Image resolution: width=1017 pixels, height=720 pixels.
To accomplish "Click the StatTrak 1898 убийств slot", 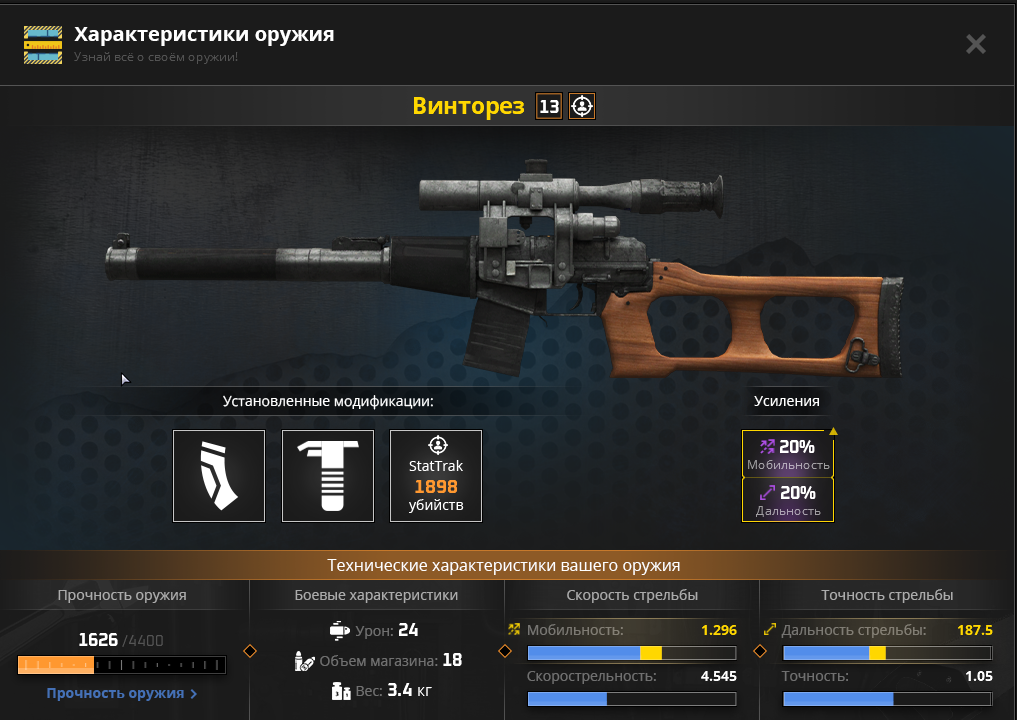I will click(x=436, y=476).
